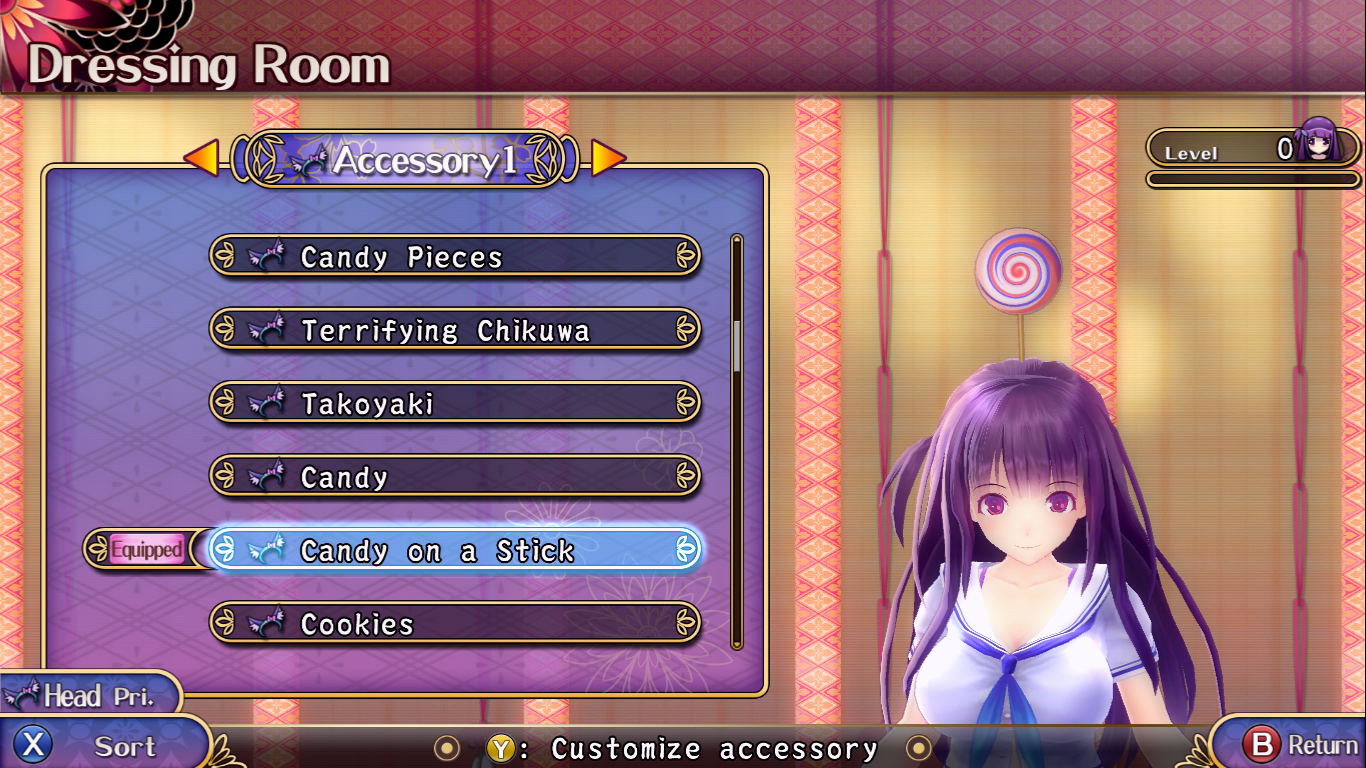Switch to the next accessory category arrow

pos(608,158)
